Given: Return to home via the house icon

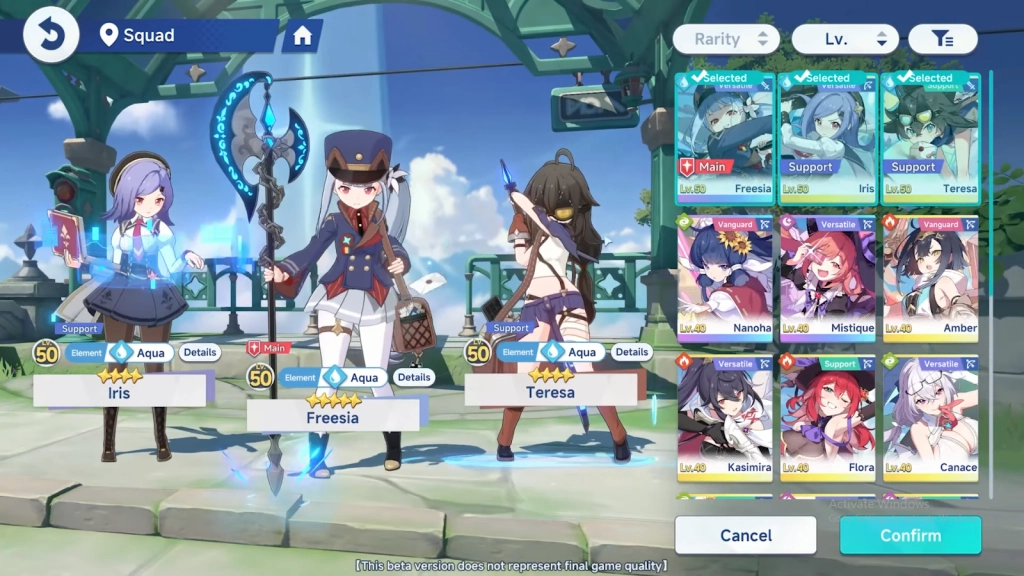Looking at the screenshot, I should click(x=302, y=37).
